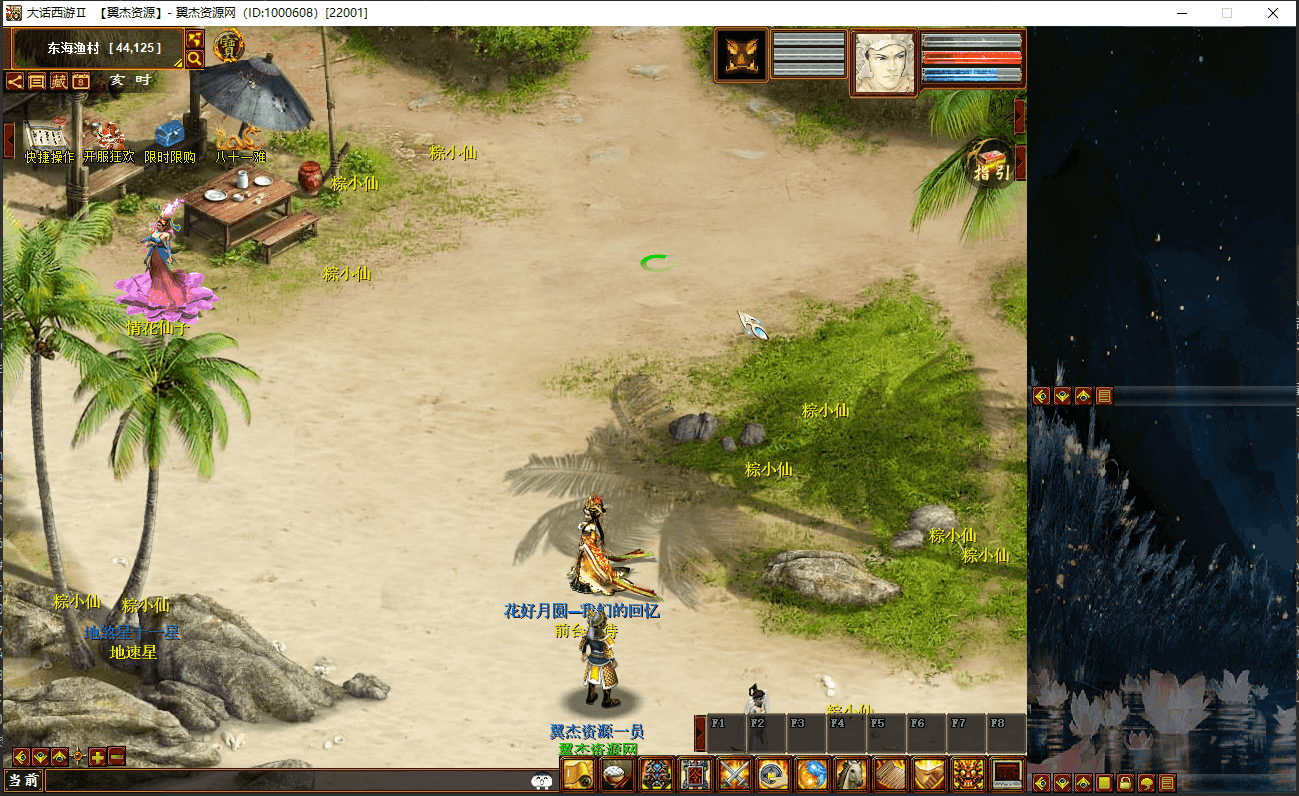Screen dimensions: 1299x796
Task: Click the player character portrait
Action: tap(884, 63)
